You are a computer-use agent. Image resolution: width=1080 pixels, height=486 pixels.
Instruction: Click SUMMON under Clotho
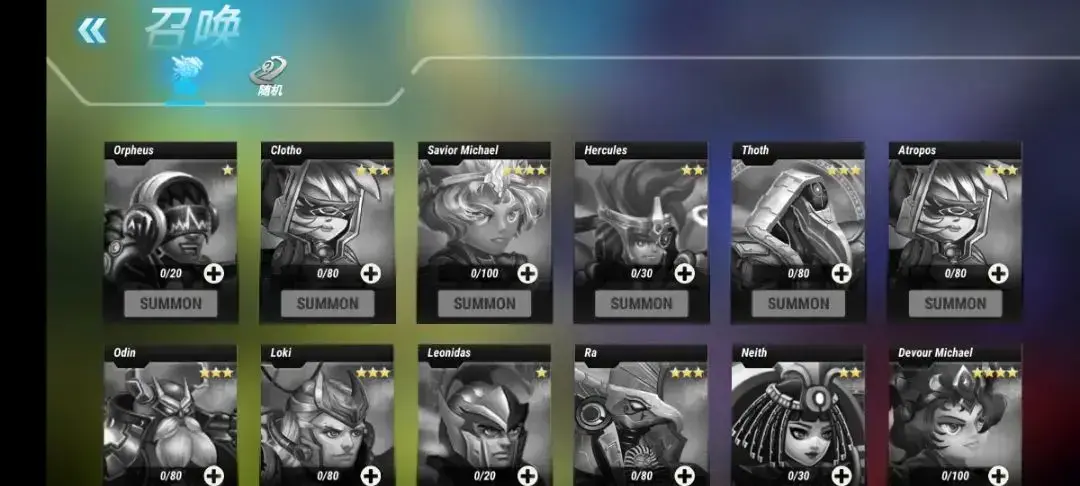327,303
